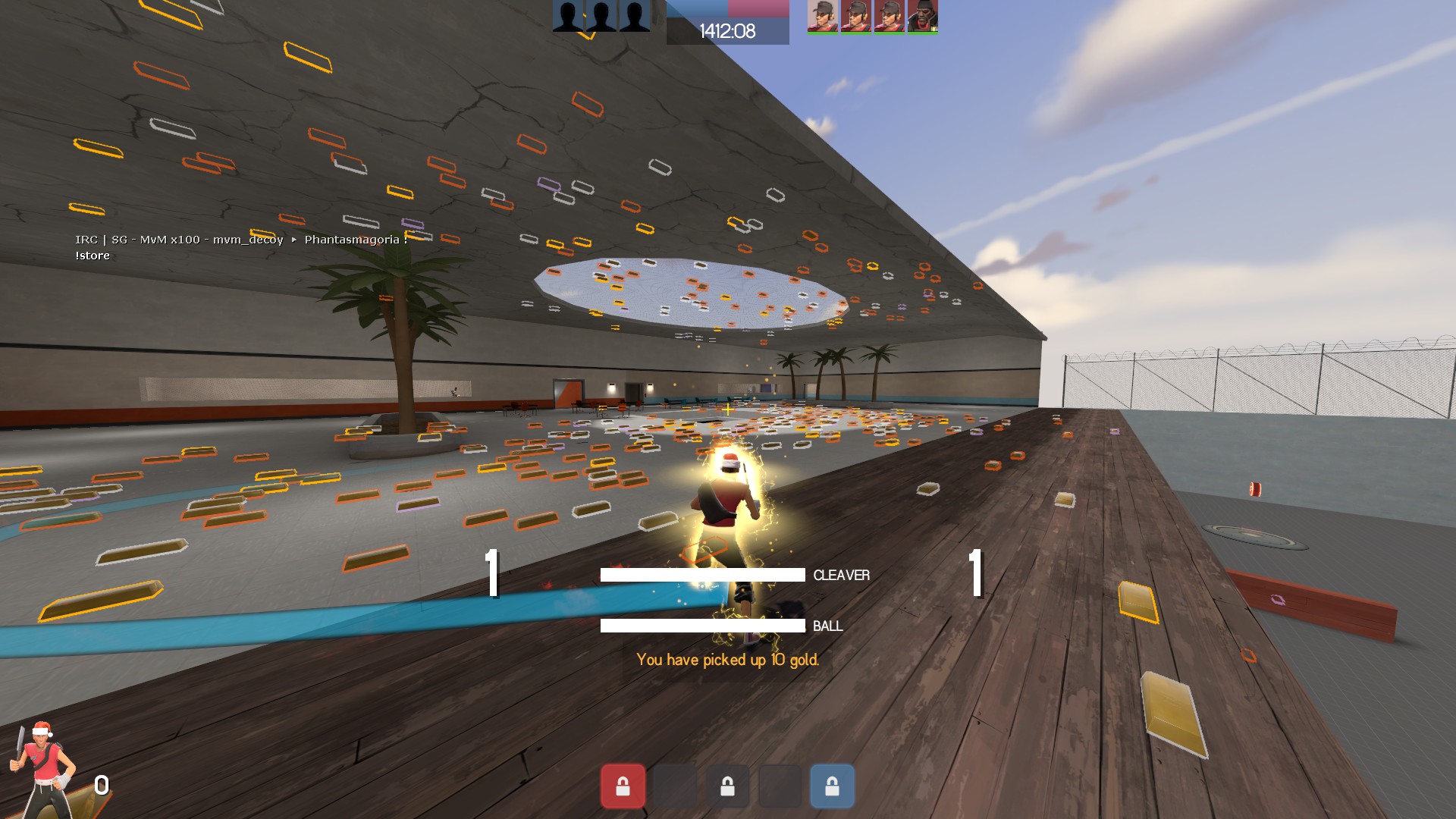Click Phantasmagoria's !store chat message

[x=93, y=256]
